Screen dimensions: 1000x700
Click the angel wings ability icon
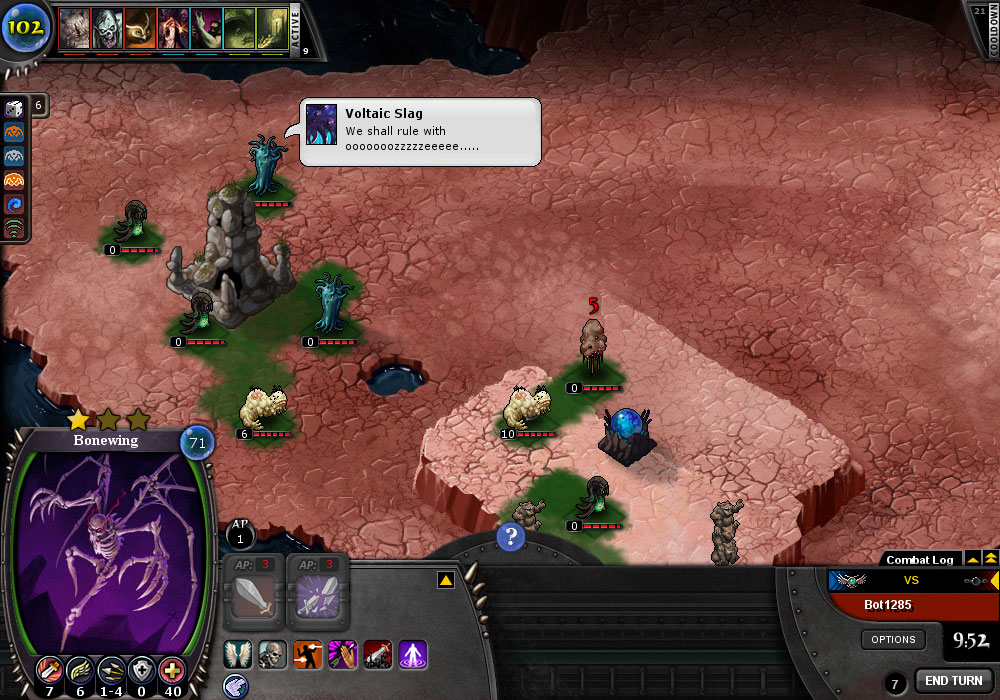pyautogui.click(x=238, y=656)
